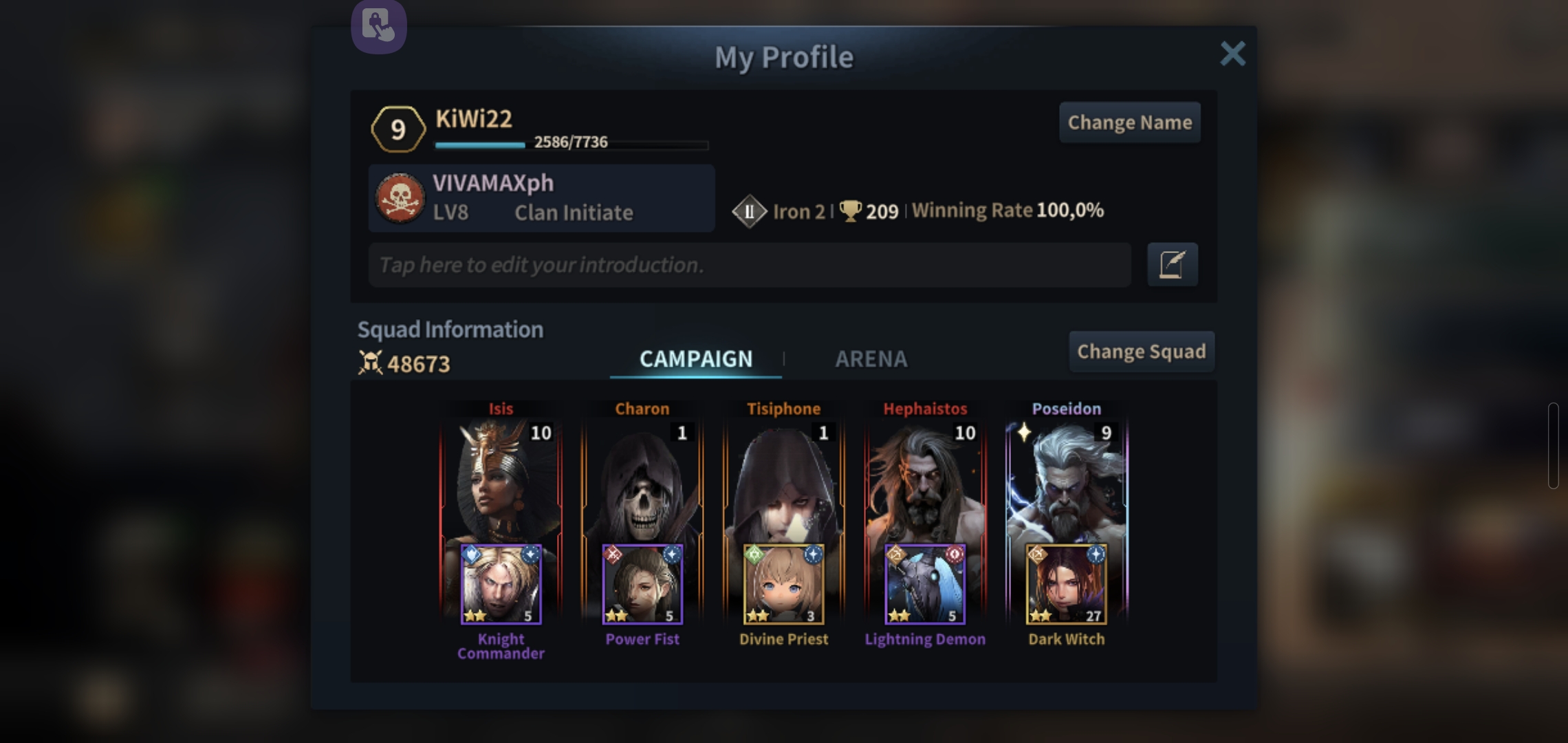Open the Change Name dialog
Viewport: 1568px width, 743px height.
pyautogui.click(x=1129, y=122)
